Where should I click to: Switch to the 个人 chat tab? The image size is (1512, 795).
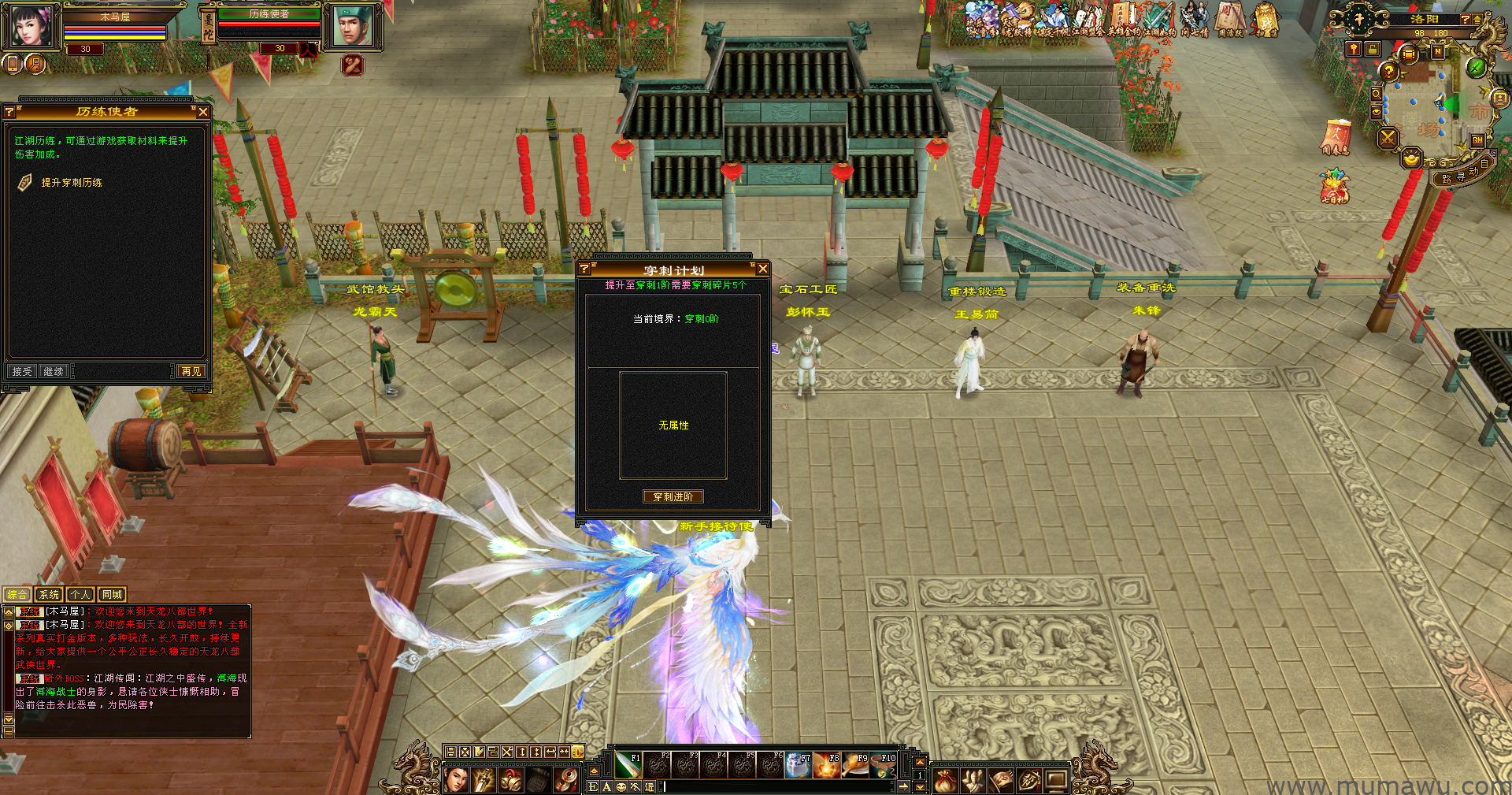[x=80, y=595]
